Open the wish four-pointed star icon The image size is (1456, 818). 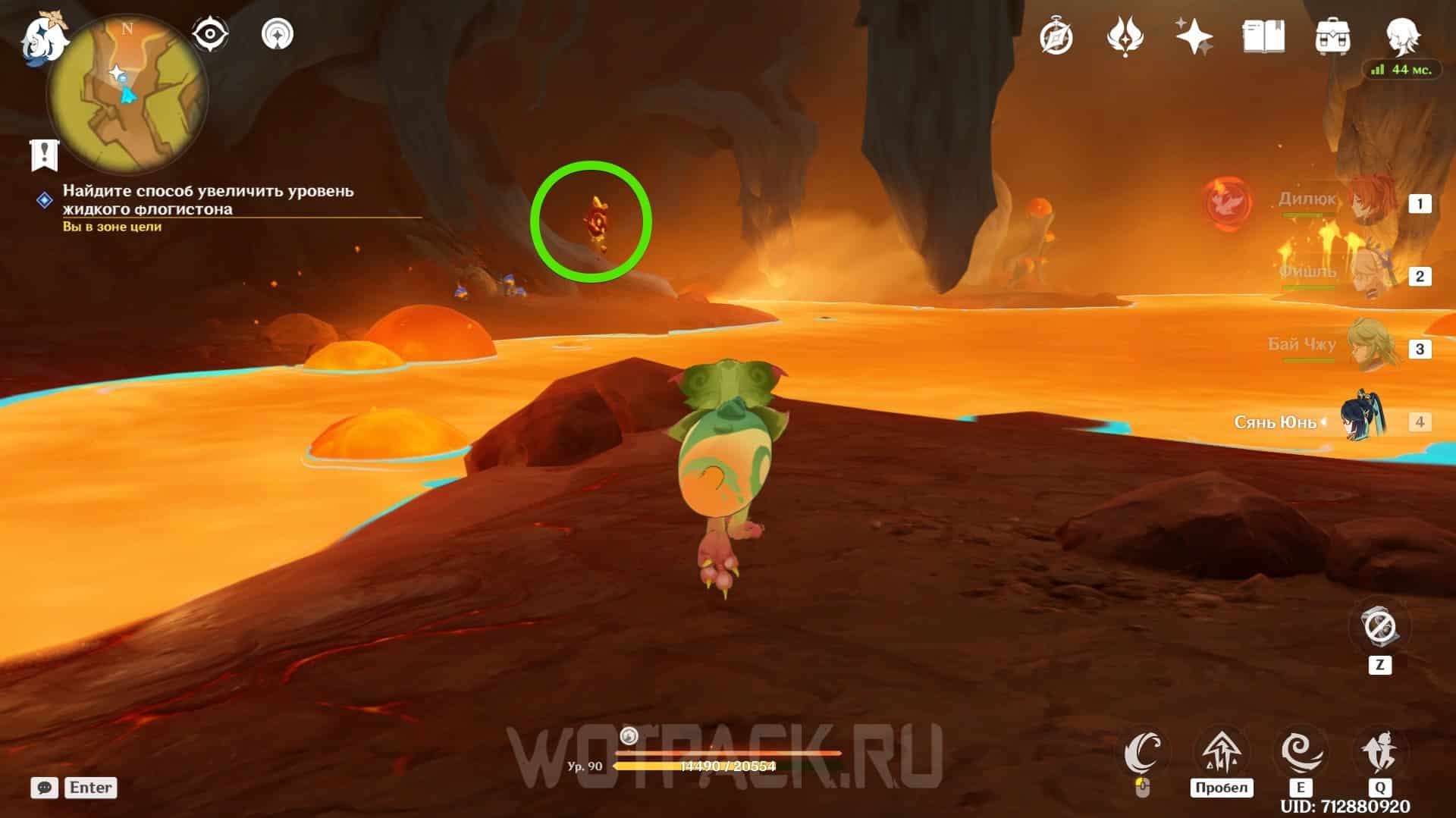[1194, 36]
